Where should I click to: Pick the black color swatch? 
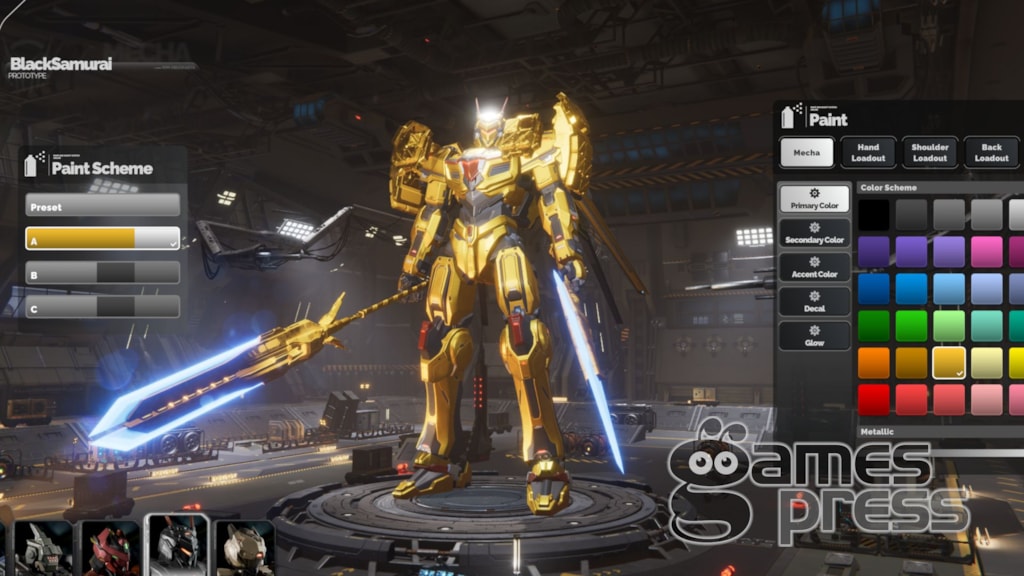[873, 215]
